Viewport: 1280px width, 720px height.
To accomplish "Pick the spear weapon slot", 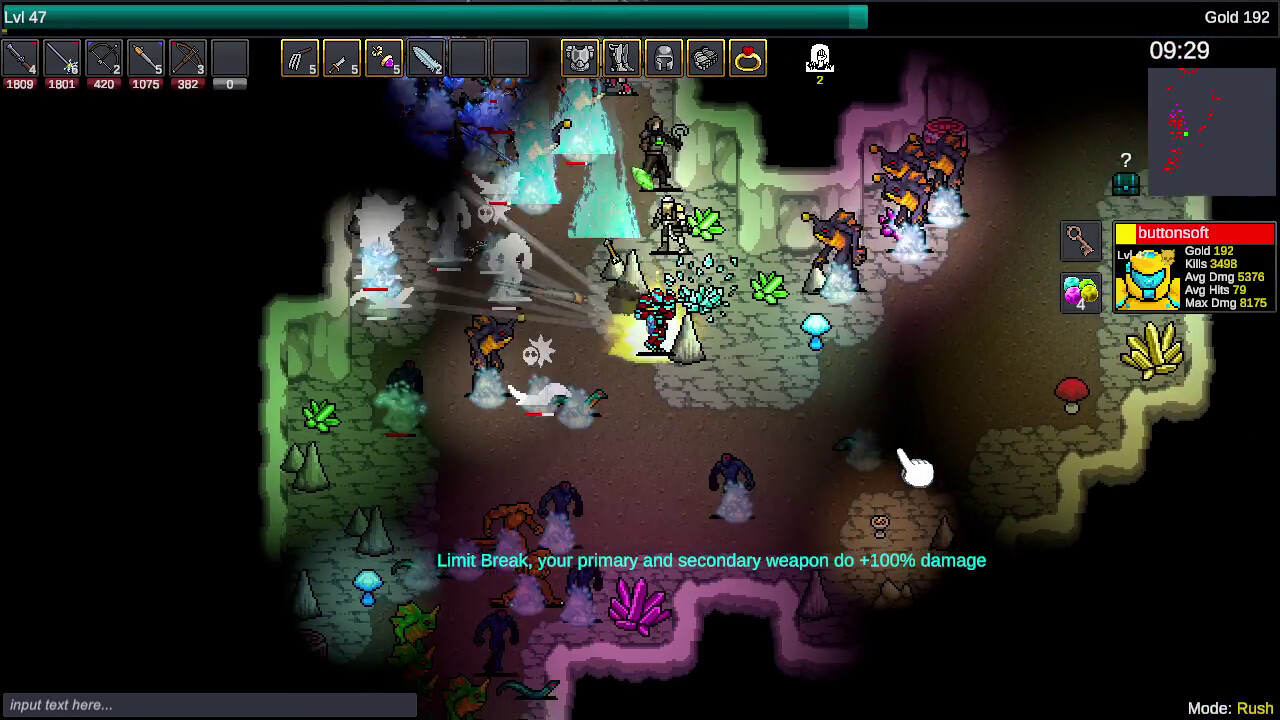I will 146,59.
